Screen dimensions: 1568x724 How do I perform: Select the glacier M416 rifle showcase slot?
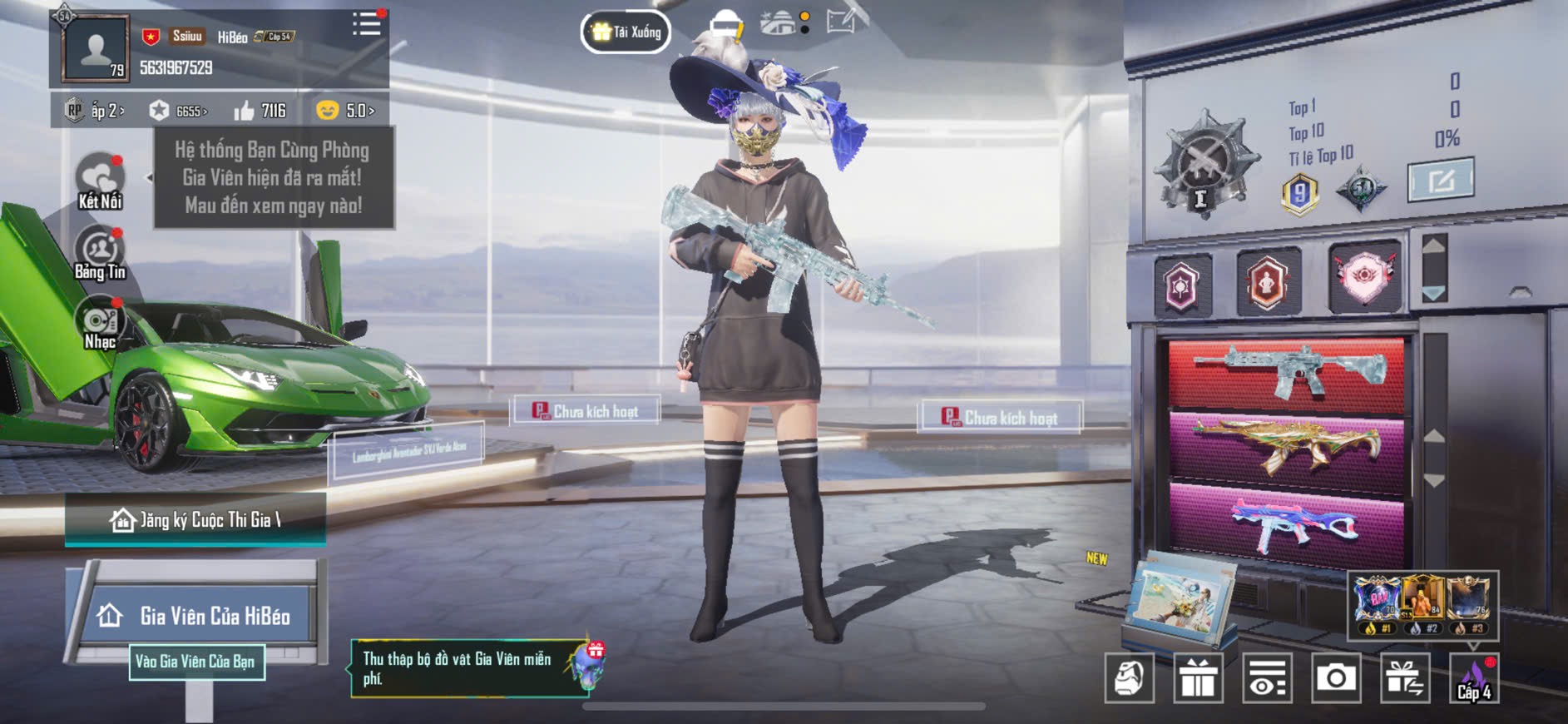point(1286,372)
